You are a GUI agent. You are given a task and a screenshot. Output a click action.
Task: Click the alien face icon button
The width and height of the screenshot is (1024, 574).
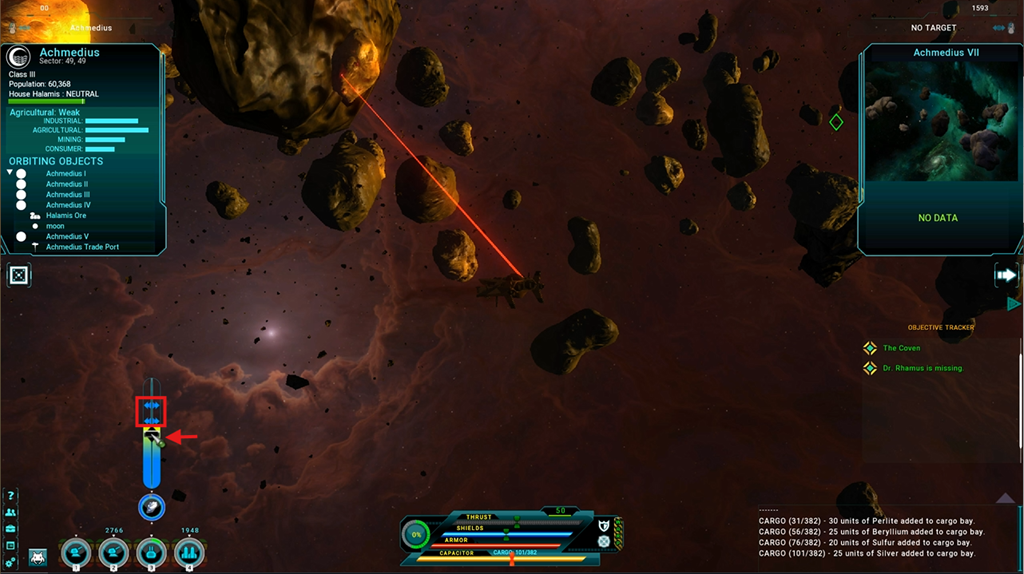(38, 556)
